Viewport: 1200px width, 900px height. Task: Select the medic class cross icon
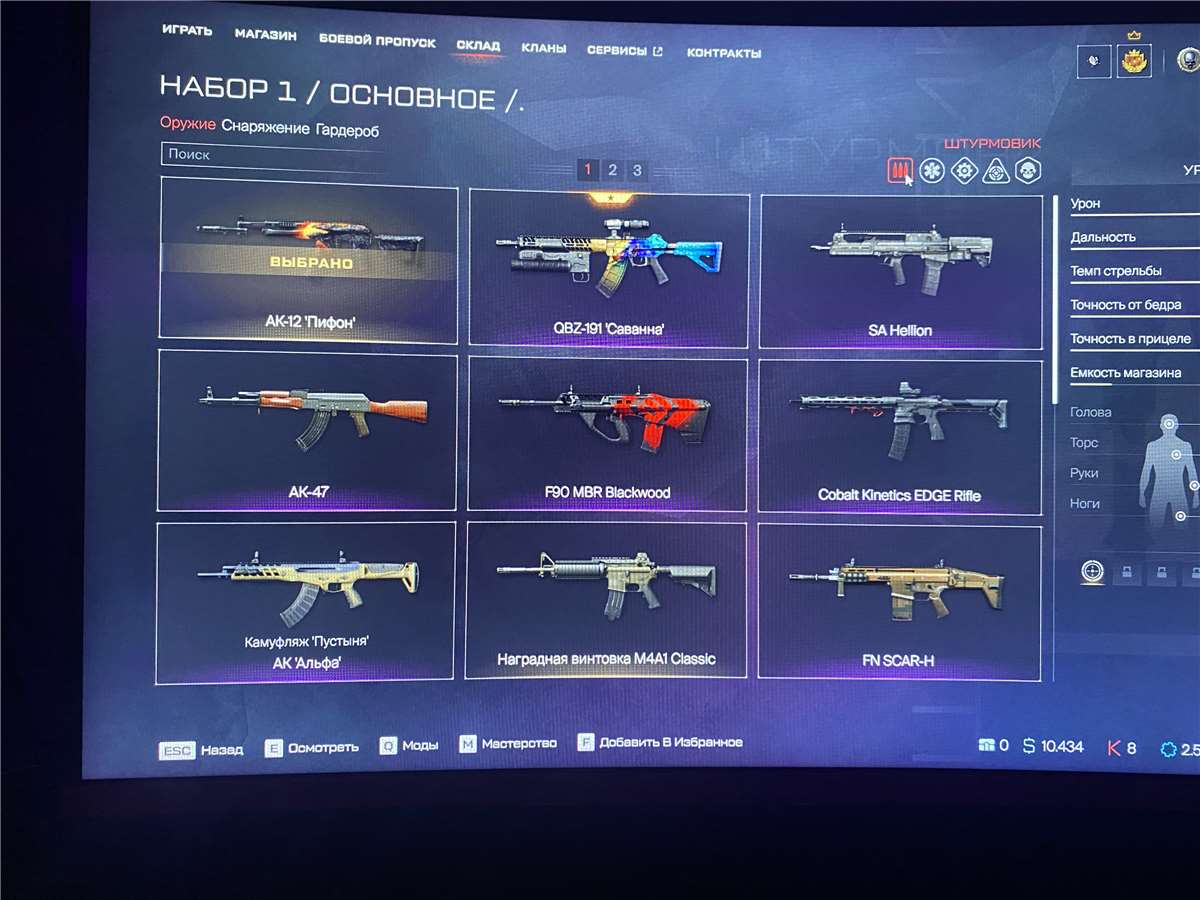pyautogui.click(x=932, y=171)
